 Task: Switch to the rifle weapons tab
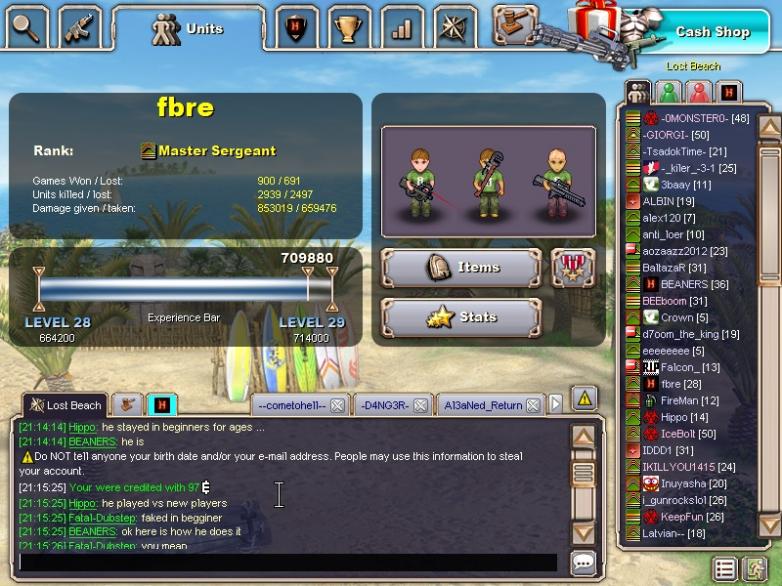click(79, 27)
